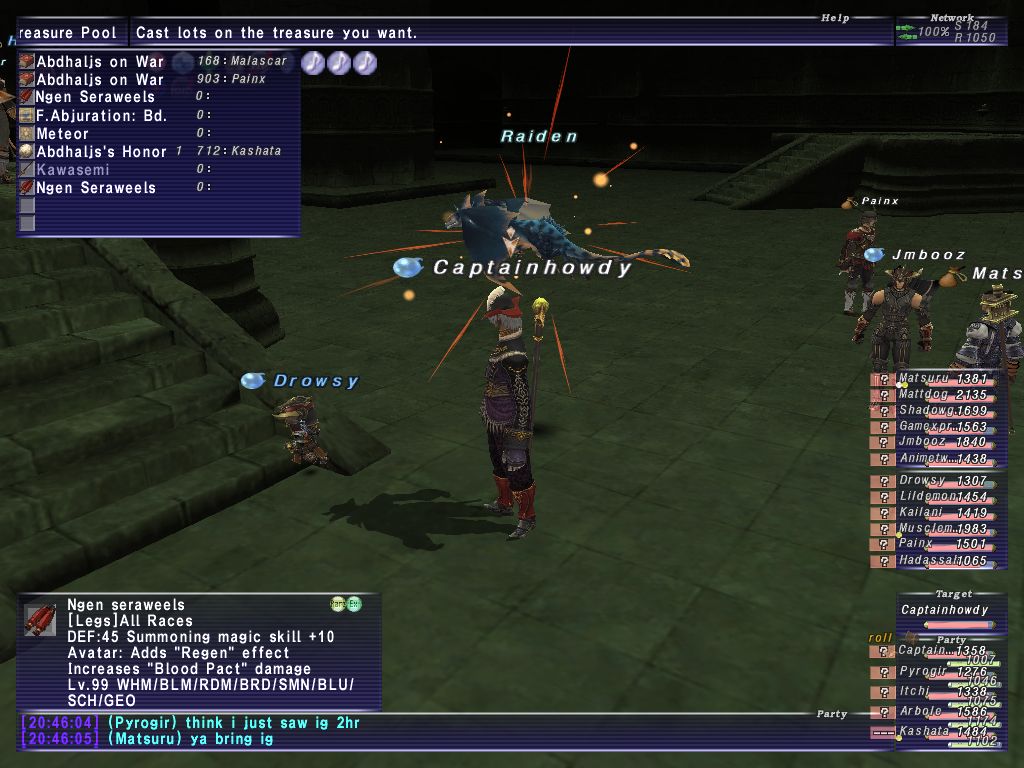Image resolution: width=1024 pixels, height=768 pixels.
Task: Choose F.Abjuration: Bd. in treasure pool
Action: coord(101,115)
